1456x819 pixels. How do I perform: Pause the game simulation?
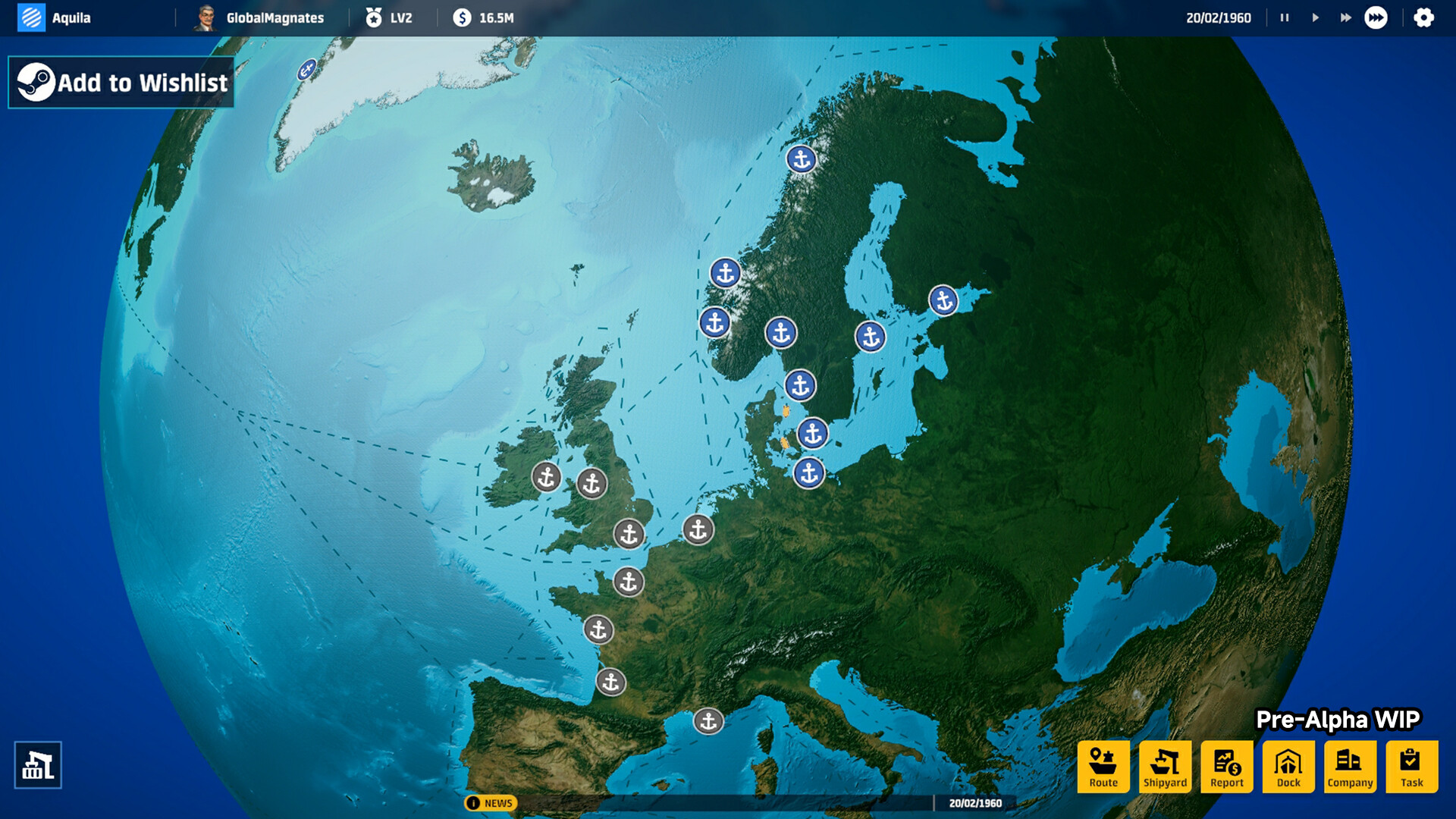(1284, 17)
